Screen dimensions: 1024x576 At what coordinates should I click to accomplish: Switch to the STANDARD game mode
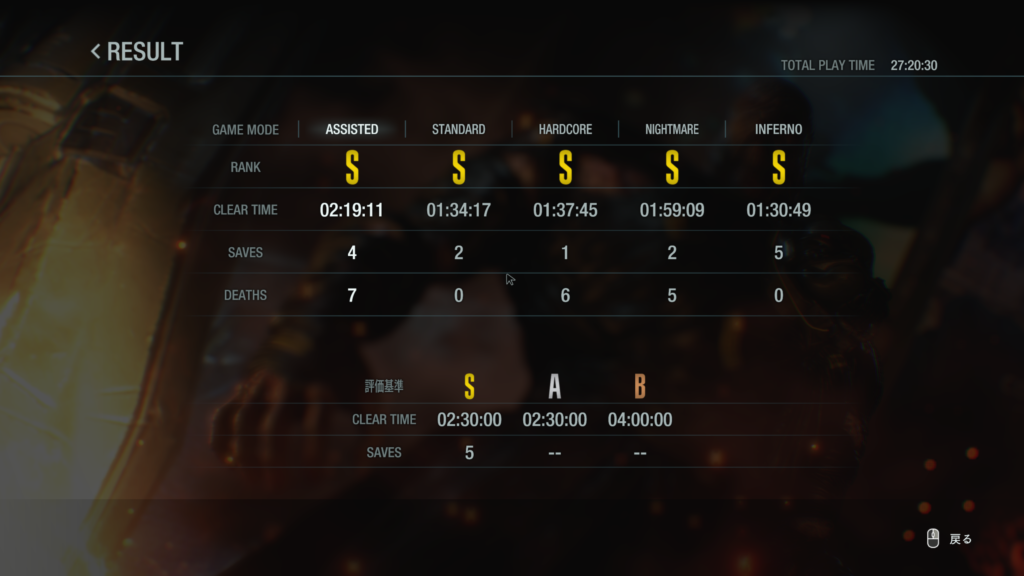[x=458, y=129]
